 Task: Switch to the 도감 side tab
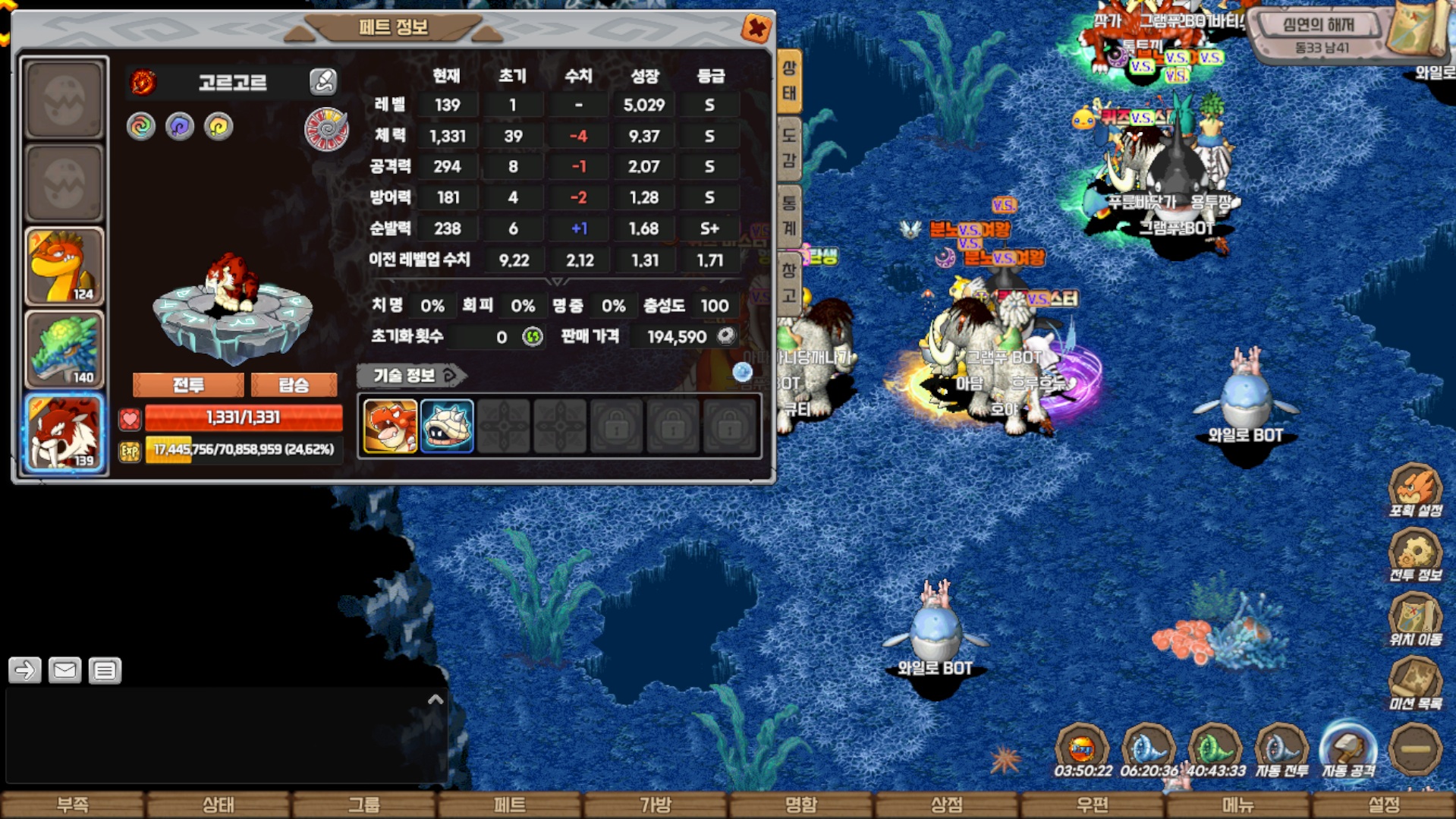point(789,148)
